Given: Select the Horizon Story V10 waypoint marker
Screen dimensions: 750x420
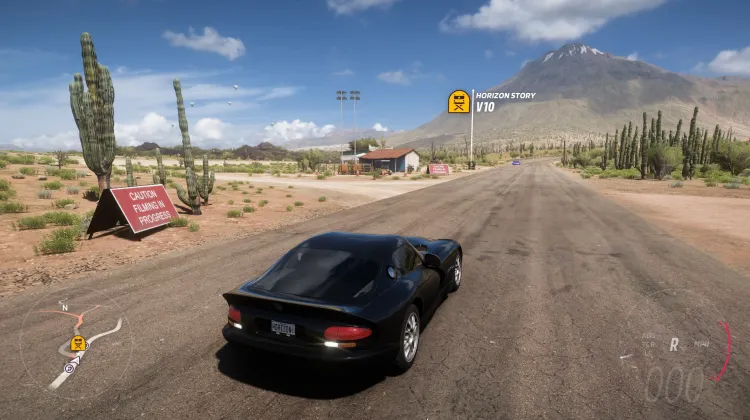Looking at the screenshot, I should 459,101.
